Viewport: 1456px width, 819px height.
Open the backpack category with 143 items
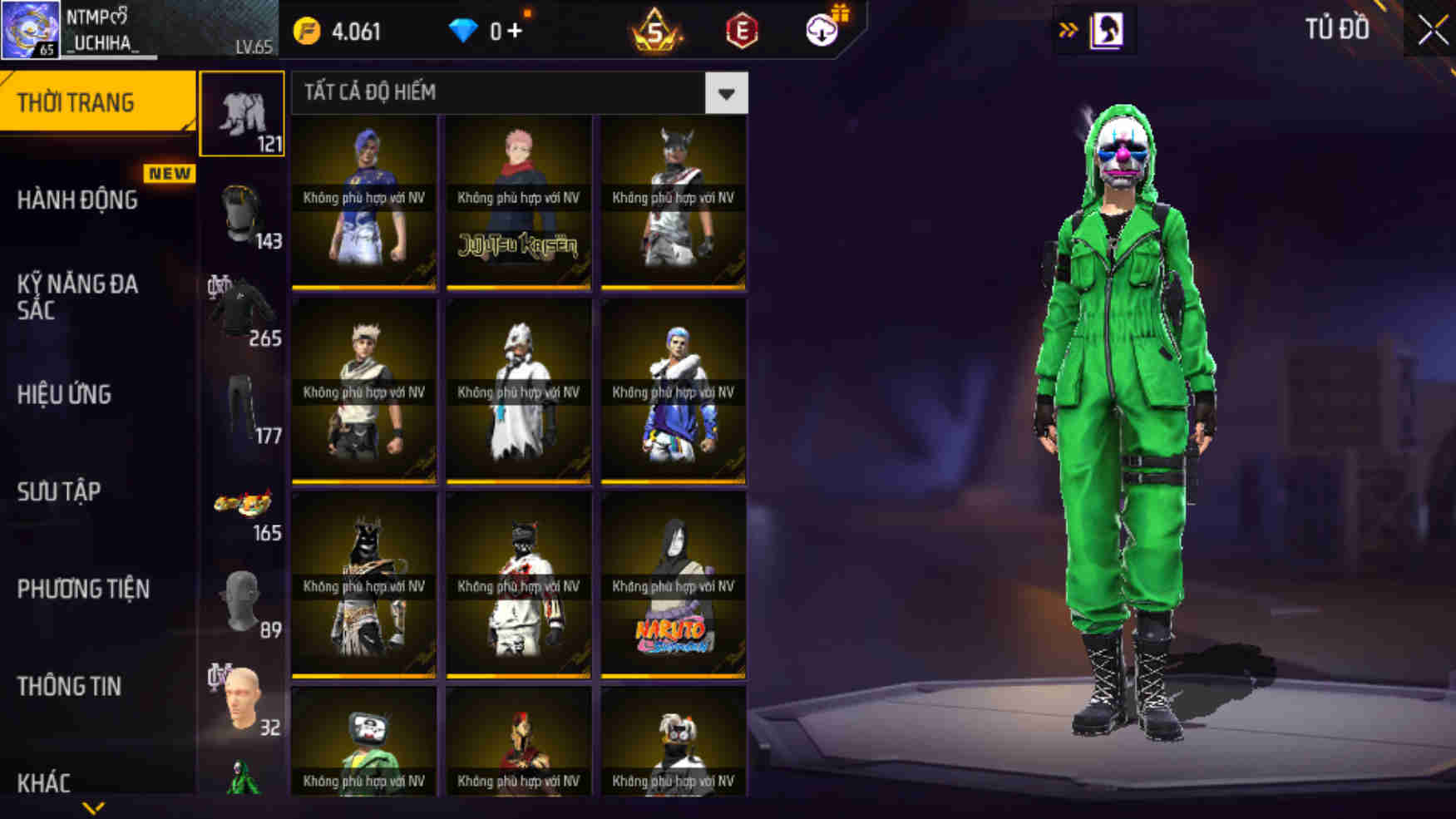tap(241, 212)
